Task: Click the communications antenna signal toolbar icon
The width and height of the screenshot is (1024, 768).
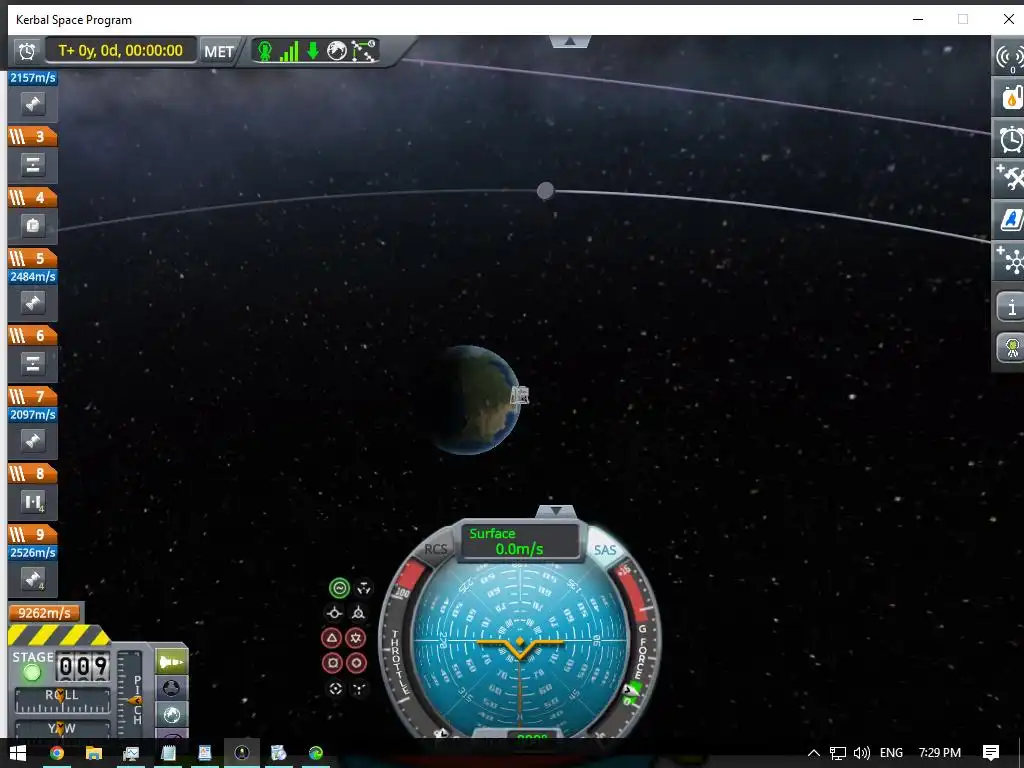Action: (1009, 57)
